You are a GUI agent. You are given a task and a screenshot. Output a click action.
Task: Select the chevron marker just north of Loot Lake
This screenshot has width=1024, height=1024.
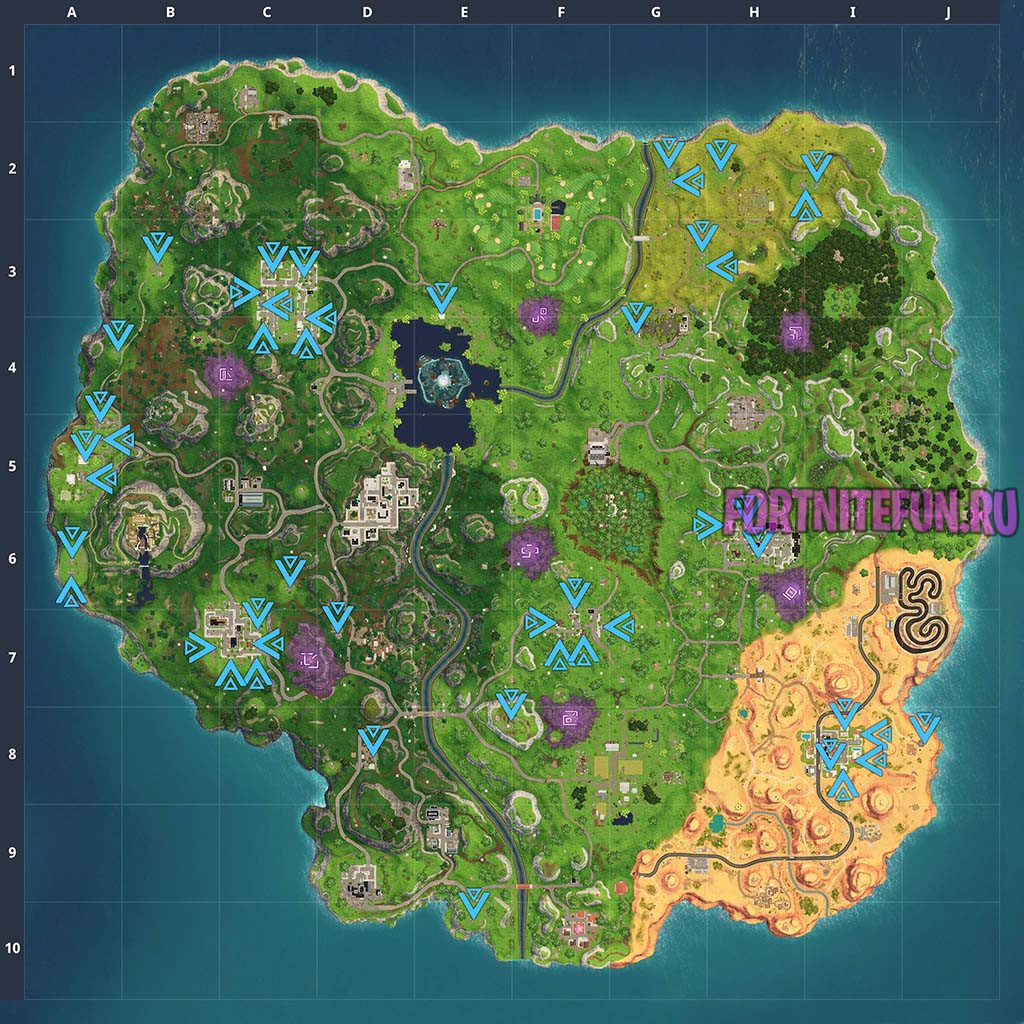tap(440, 297)
